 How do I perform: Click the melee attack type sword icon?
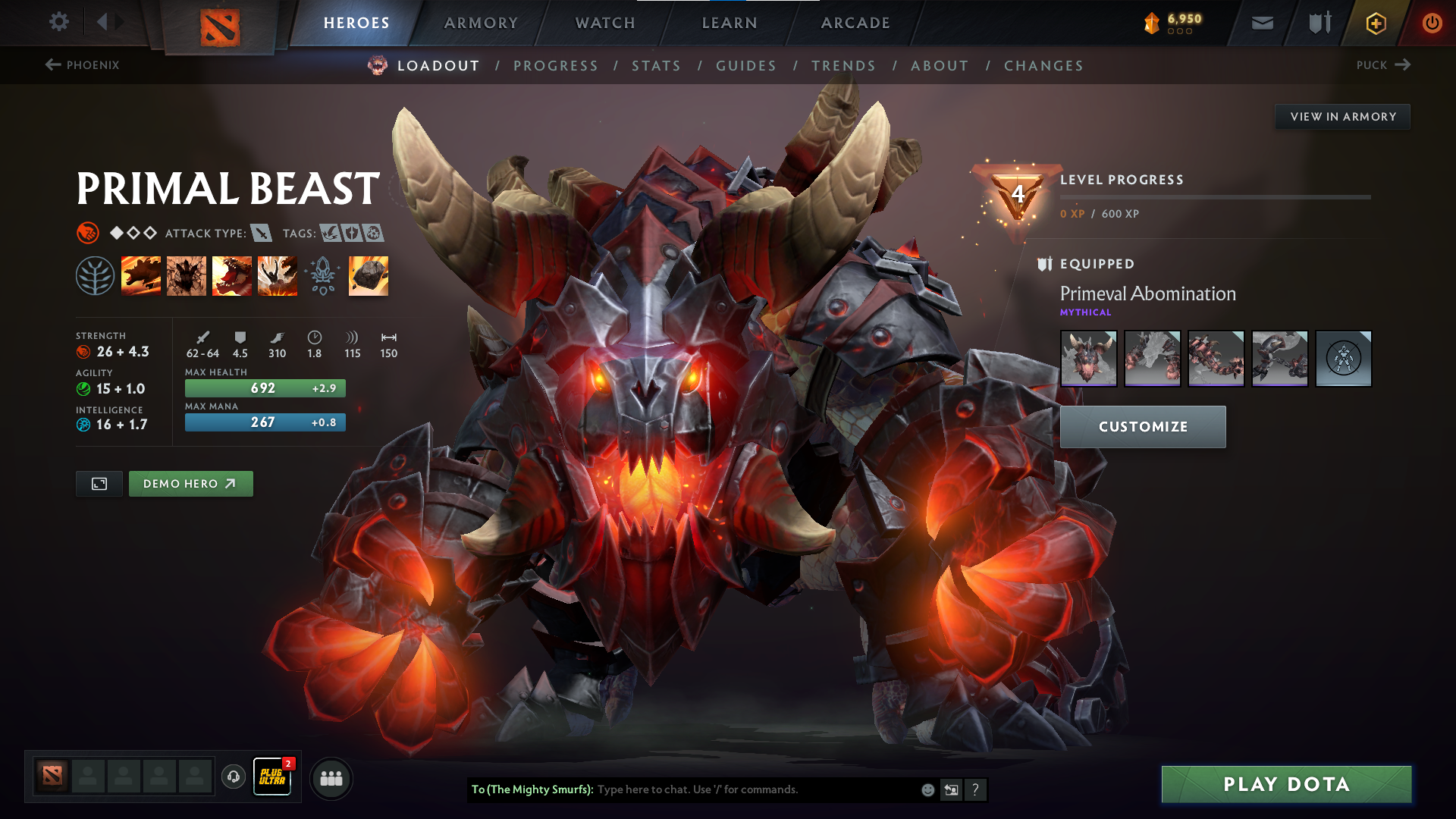[x=262, y=233]
